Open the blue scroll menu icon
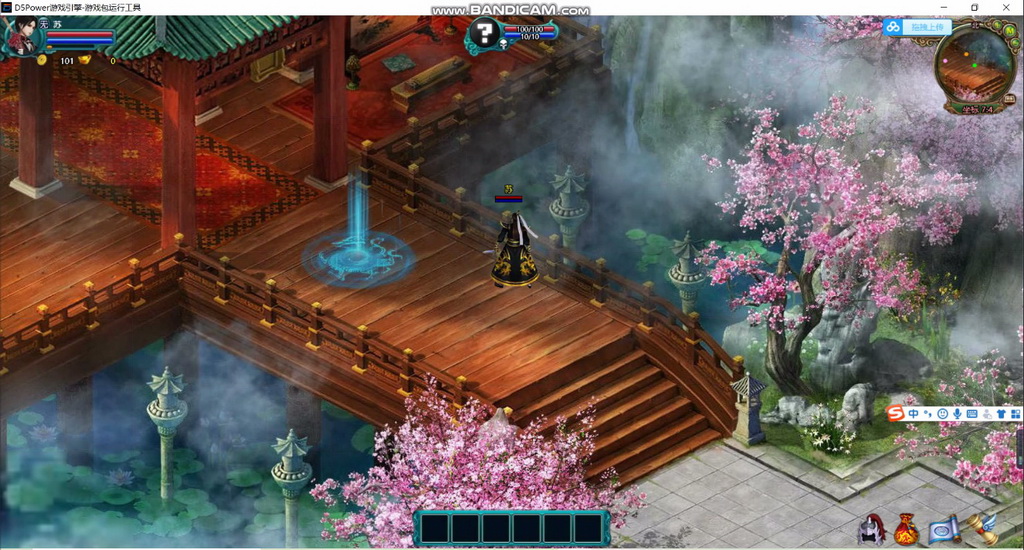The width and height of the screenshot is (1024, 550). (x=943, y=530)
